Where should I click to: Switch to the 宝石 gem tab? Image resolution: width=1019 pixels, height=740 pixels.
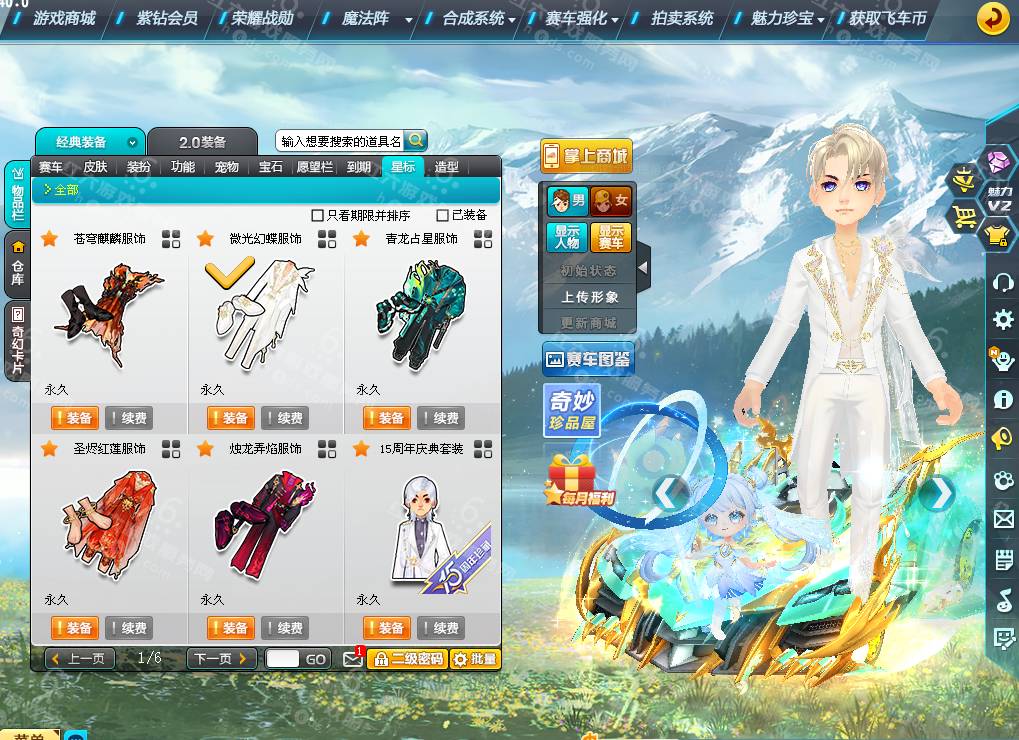pos(271,167)
